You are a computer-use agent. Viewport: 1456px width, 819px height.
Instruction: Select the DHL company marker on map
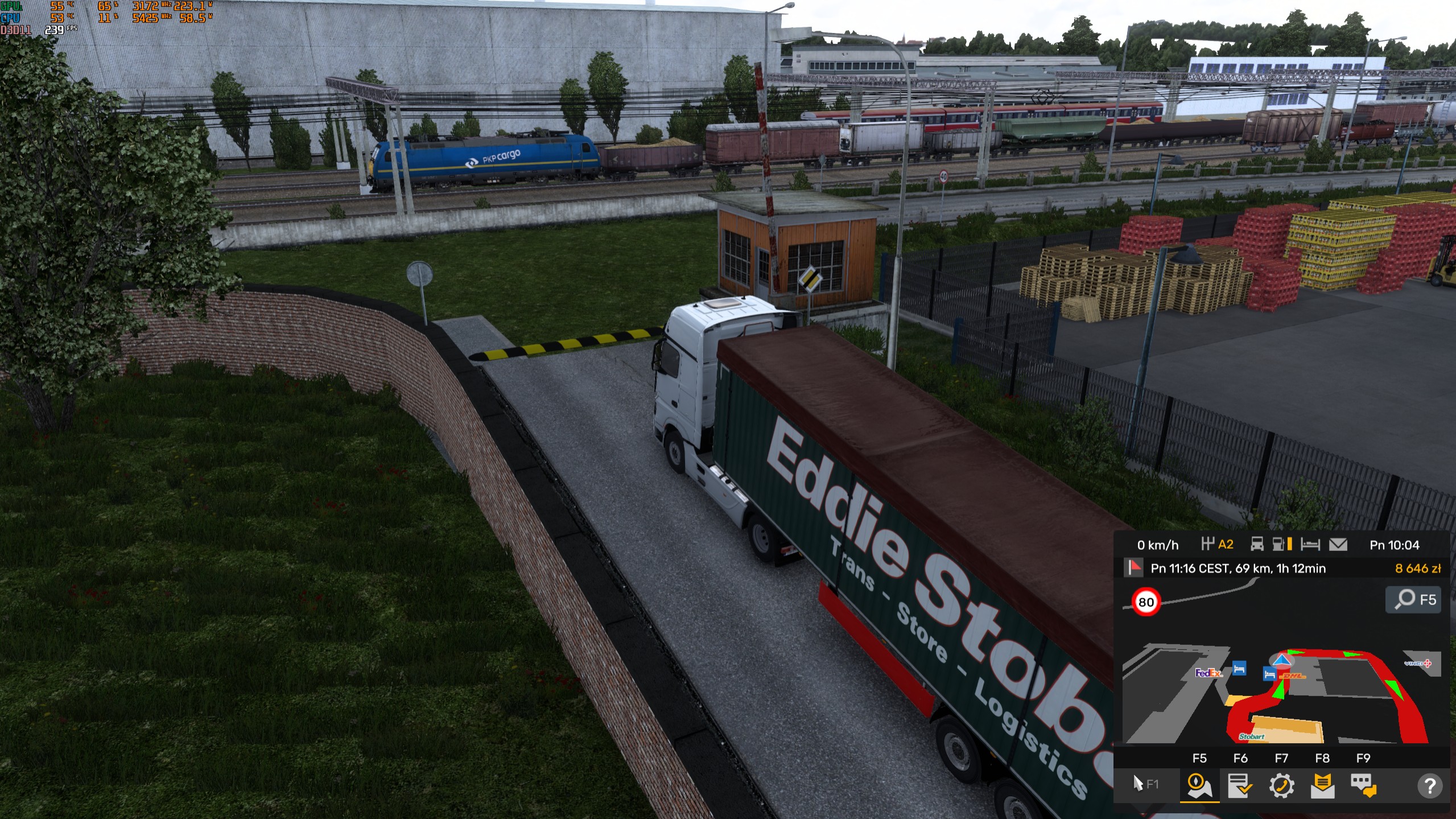(x=1293, y=676)
